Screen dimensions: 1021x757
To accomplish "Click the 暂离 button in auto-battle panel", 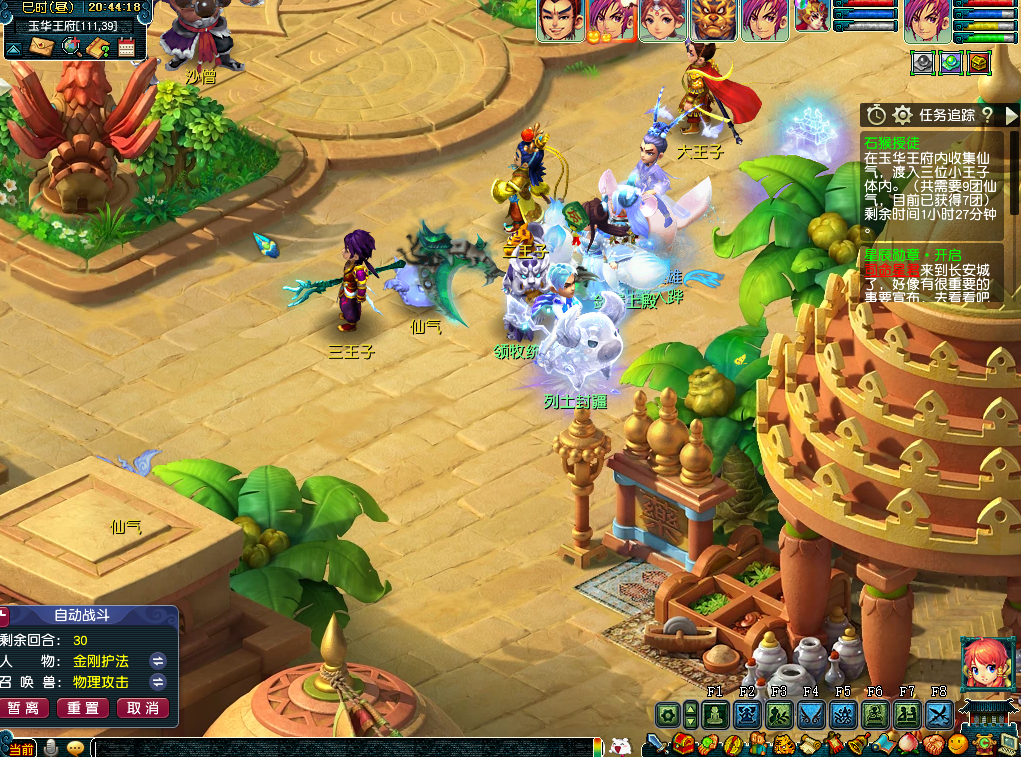I will coord(25,708).
